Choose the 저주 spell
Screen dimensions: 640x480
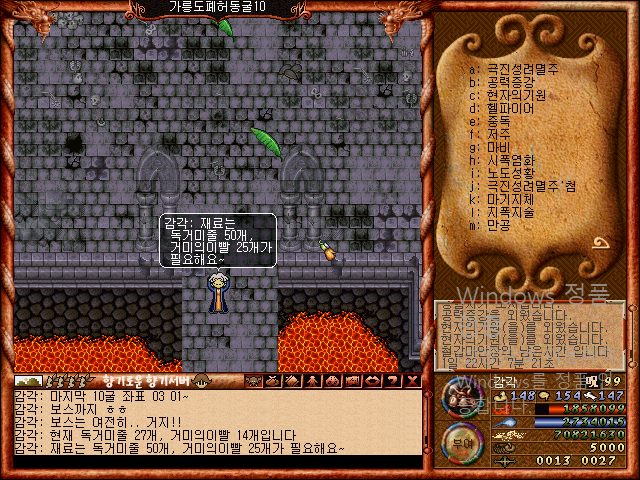coord(502,134)
